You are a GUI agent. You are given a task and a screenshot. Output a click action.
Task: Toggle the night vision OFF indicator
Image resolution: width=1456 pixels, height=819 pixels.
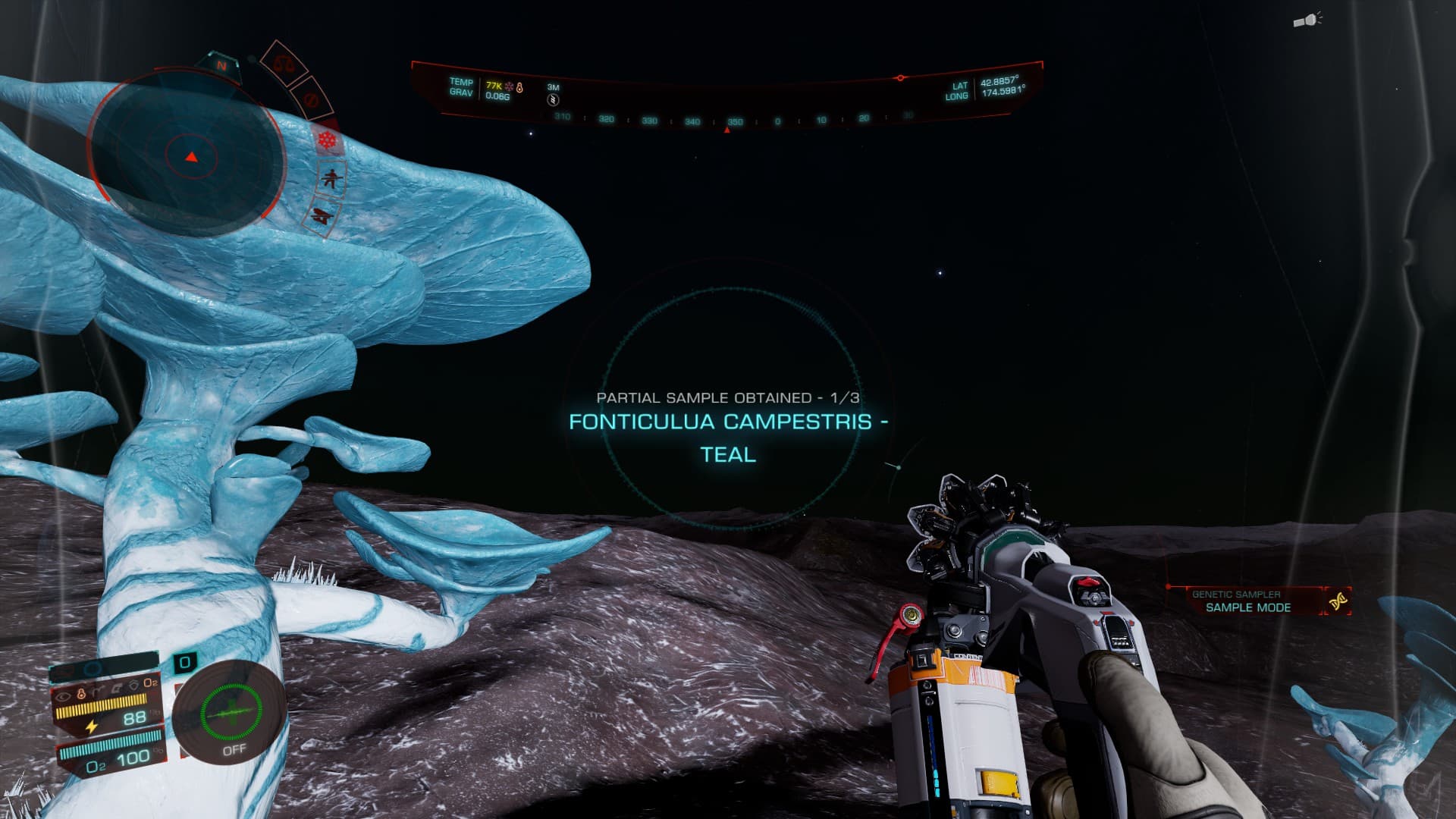[234, 750]
